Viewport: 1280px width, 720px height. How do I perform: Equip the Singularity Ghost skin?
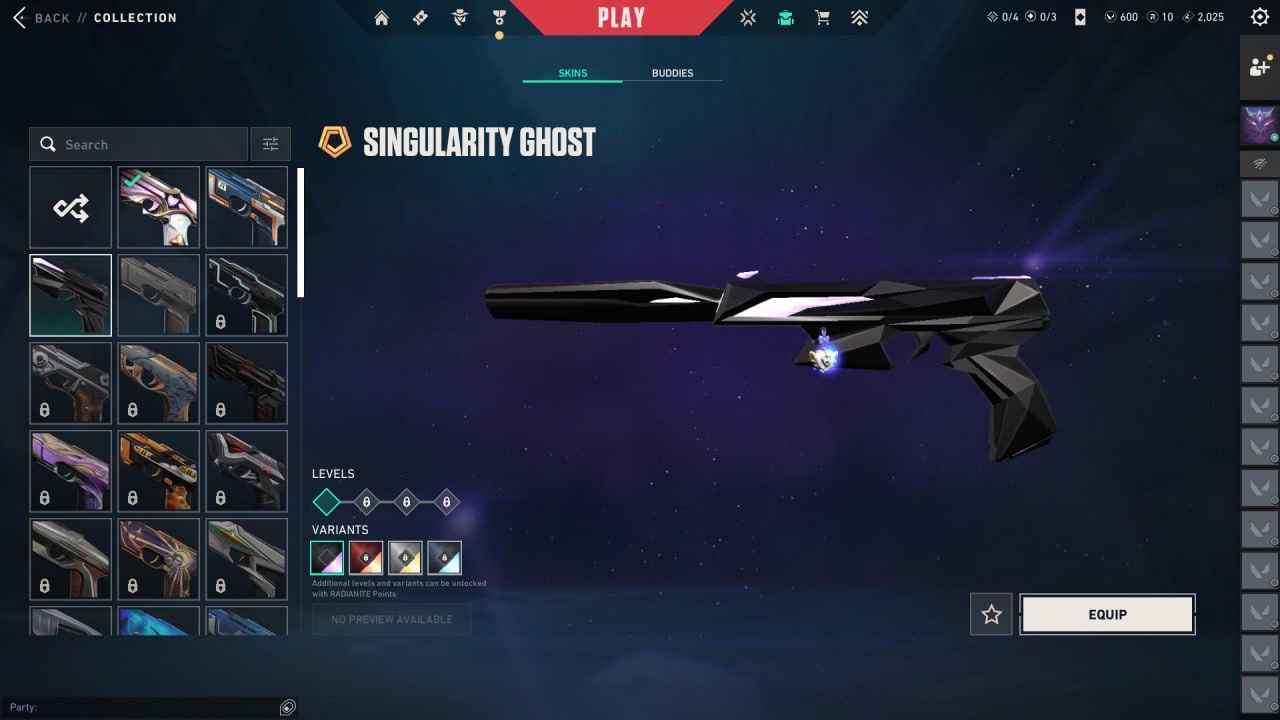click(1107, 615)
